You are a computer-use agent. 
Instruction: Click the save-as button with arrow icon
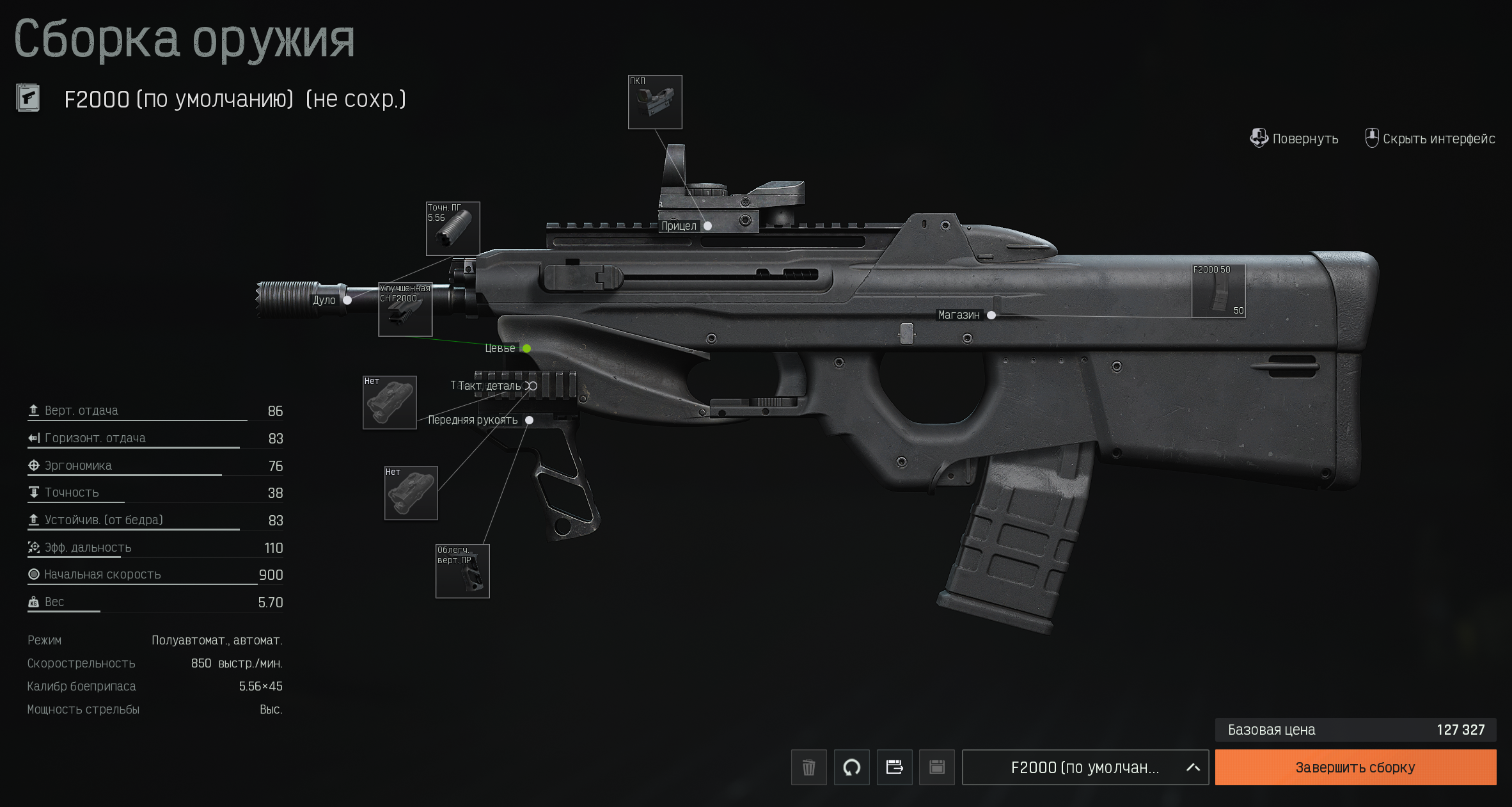894,767
